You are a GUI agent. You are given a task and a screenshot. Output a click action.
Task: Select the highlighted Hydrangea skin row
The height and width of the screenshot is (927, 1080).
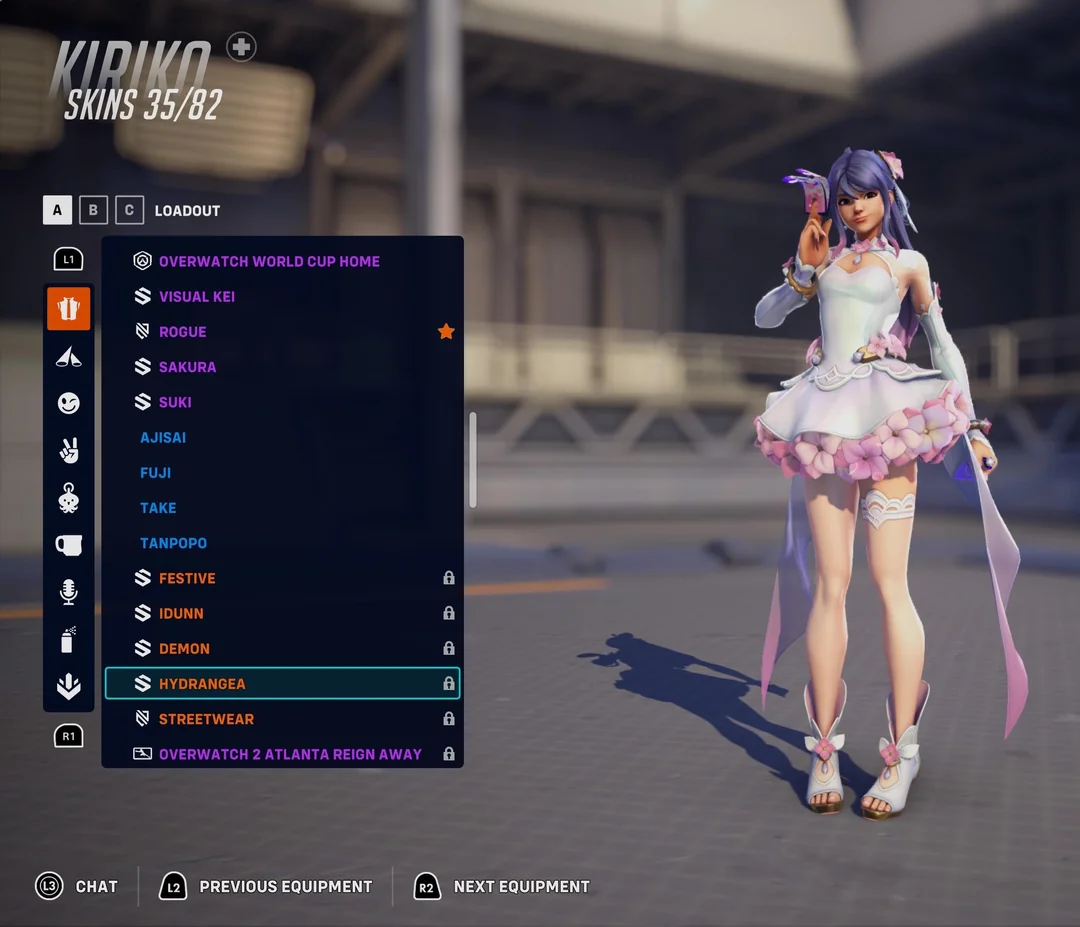pyautogui.click(x=282, y=684)
